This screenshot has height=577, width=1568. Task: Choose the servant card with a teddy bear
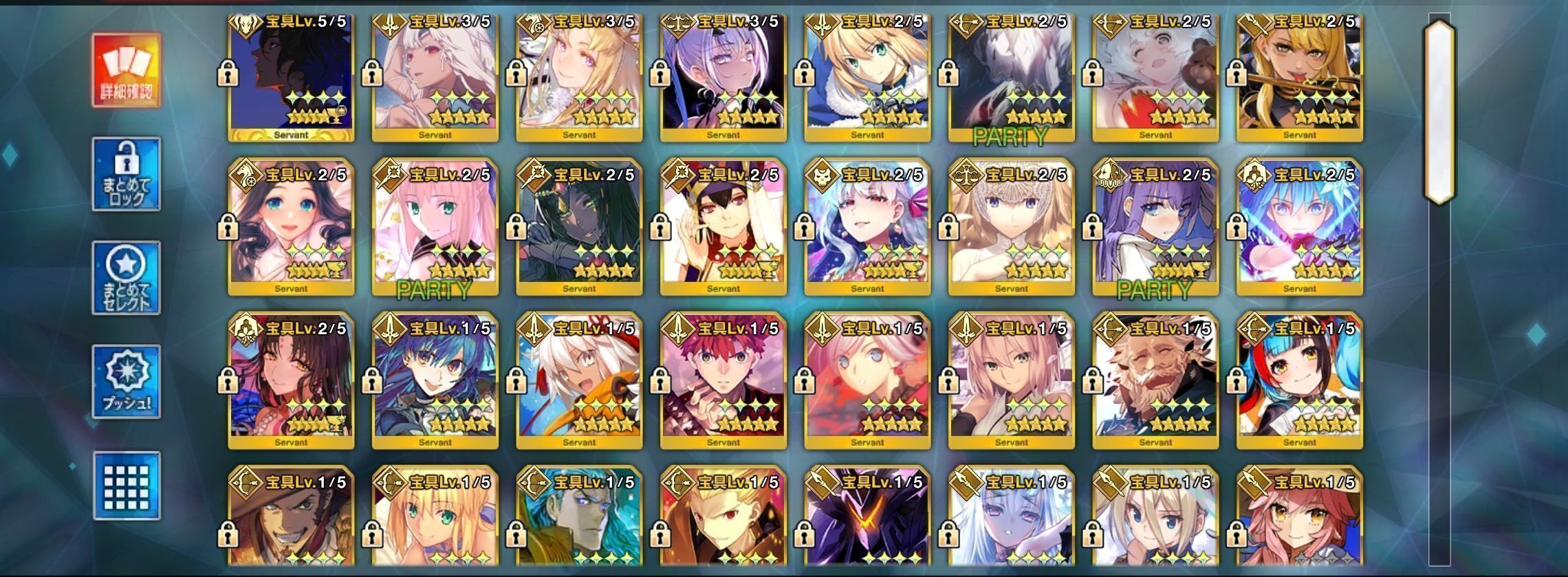point(1155,76)
